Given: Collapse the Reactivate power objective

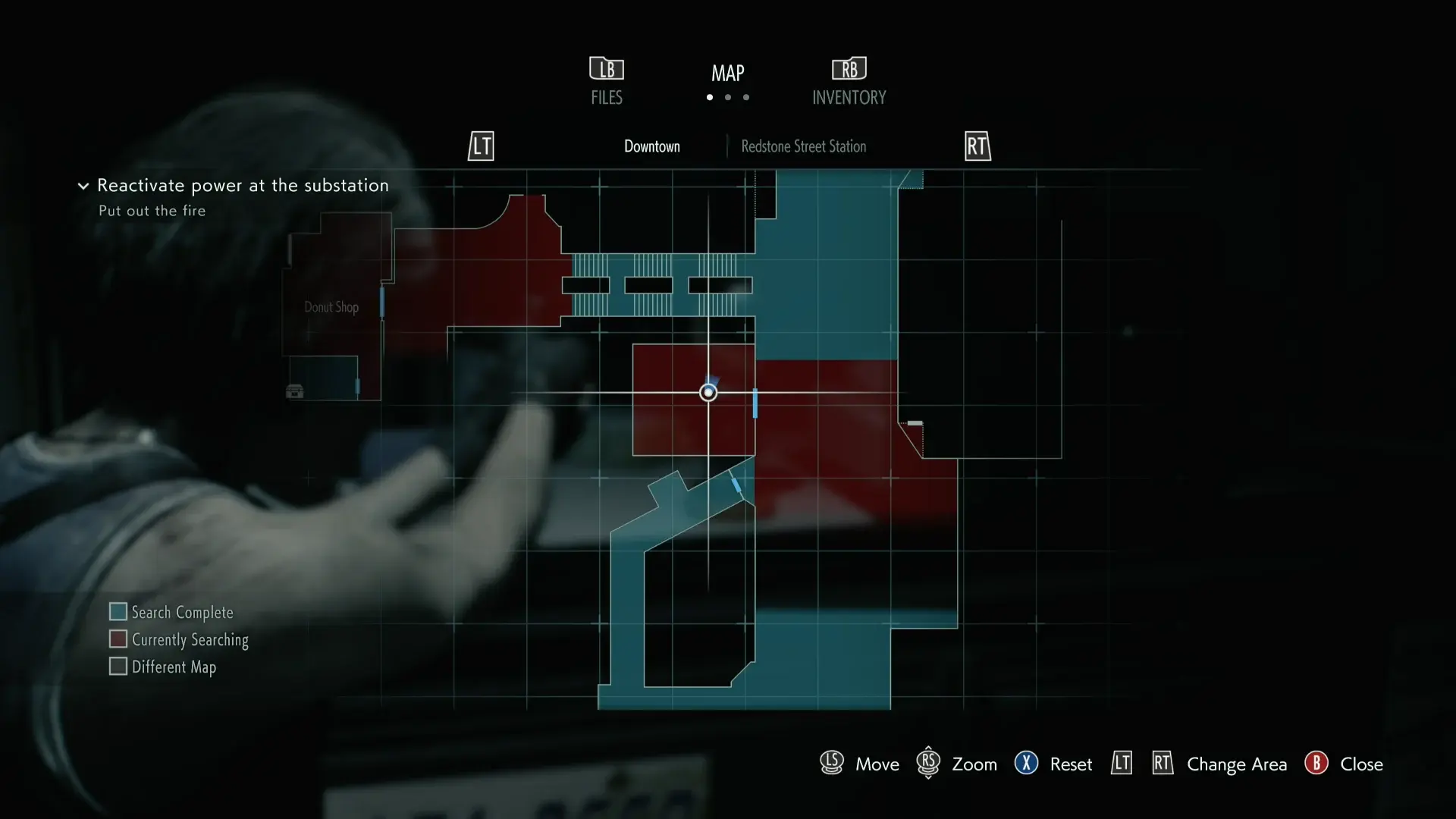Looking at the screenshot, I should [x=83, y=186].
